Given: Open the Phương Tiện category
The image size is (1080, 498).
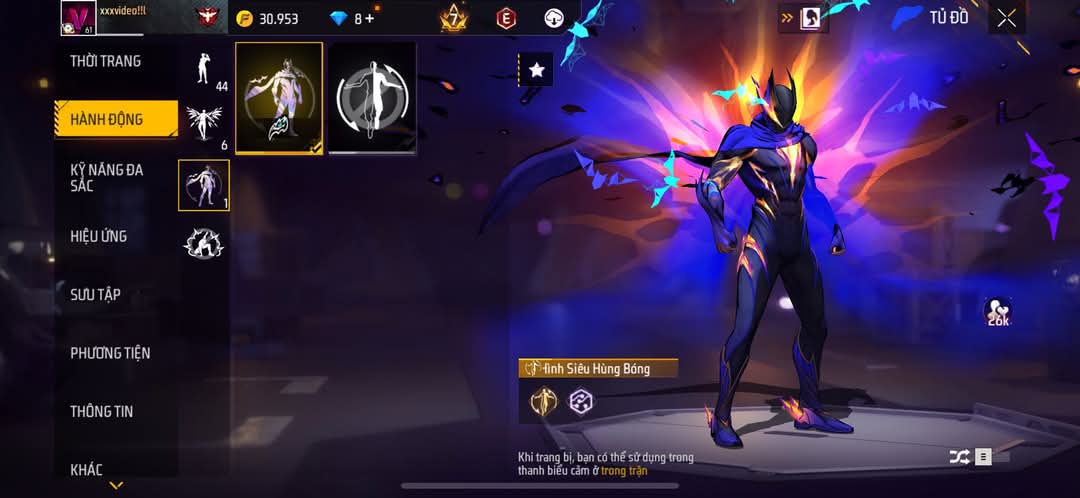Looking at the screenshot, I should (110, 353).
